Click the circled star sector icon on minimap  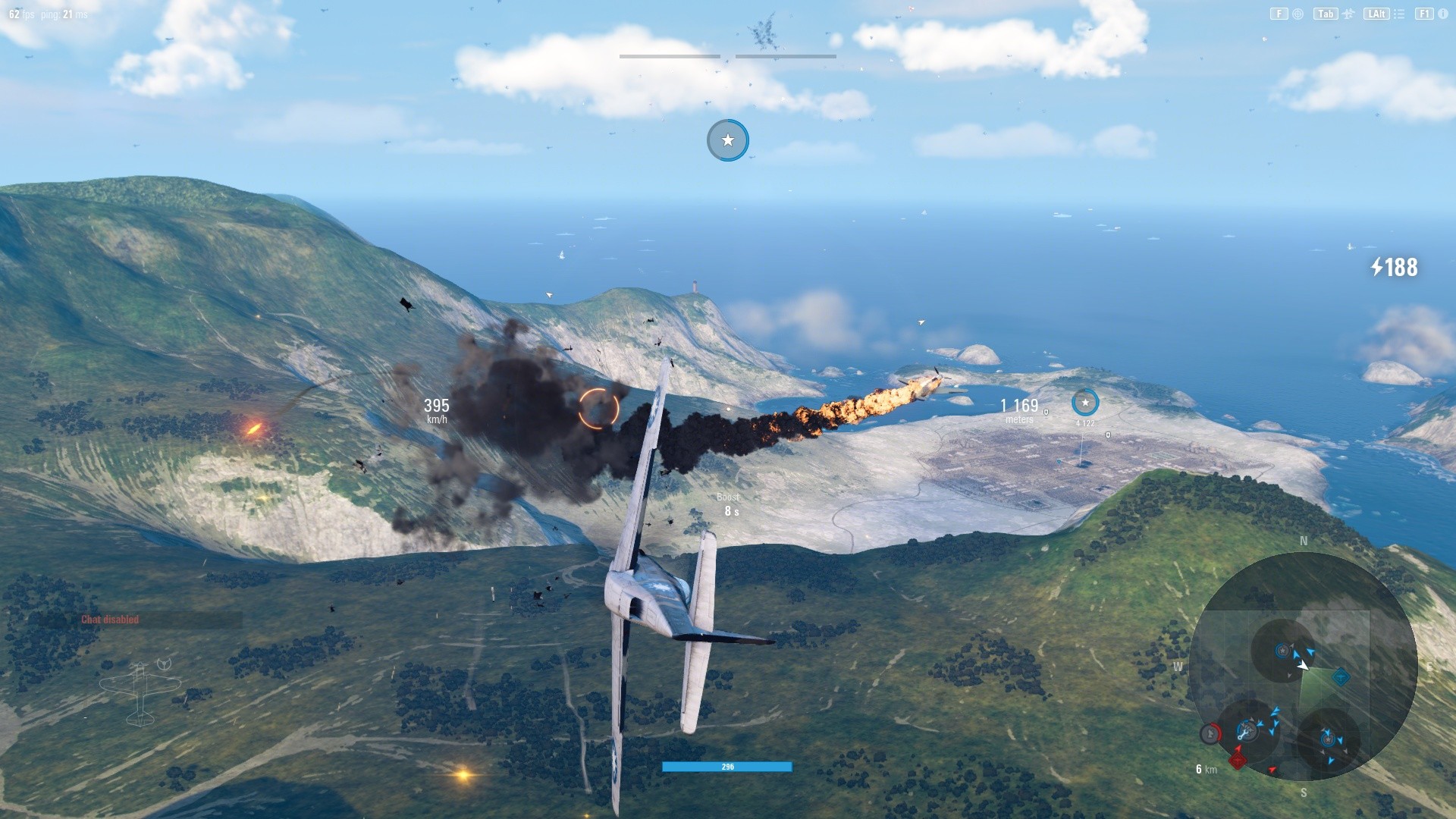(1282, 650)
